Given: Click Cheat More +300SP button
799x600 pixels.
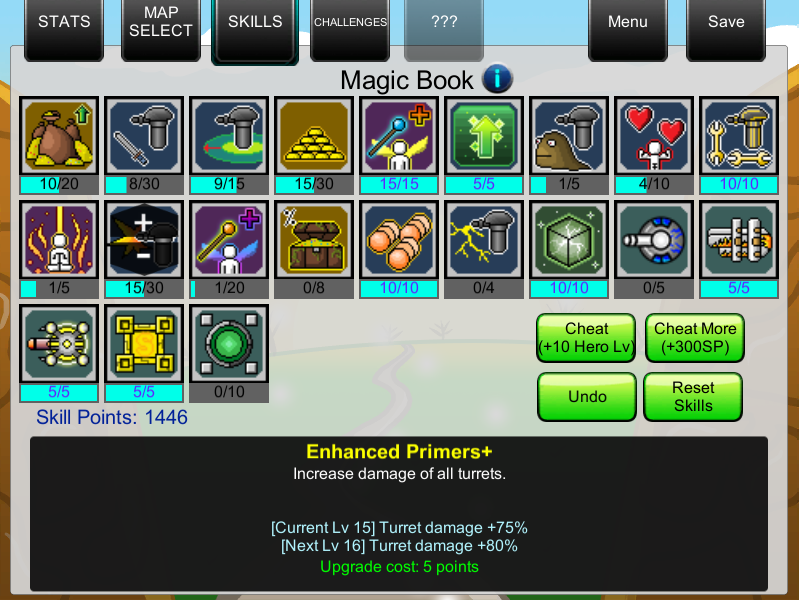Looking at the screenshot, I should point(694,338).
